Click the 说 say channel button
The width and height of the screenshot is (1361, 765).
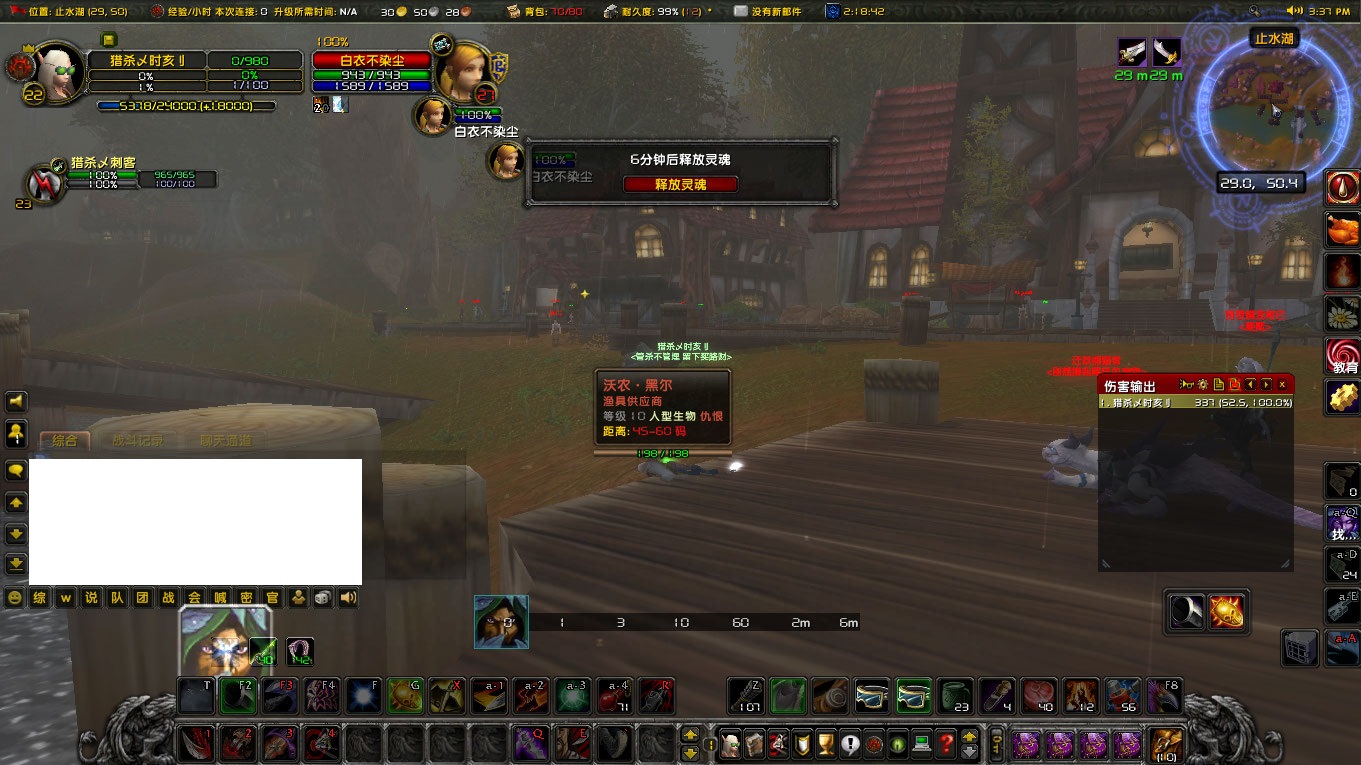(90, 597)
